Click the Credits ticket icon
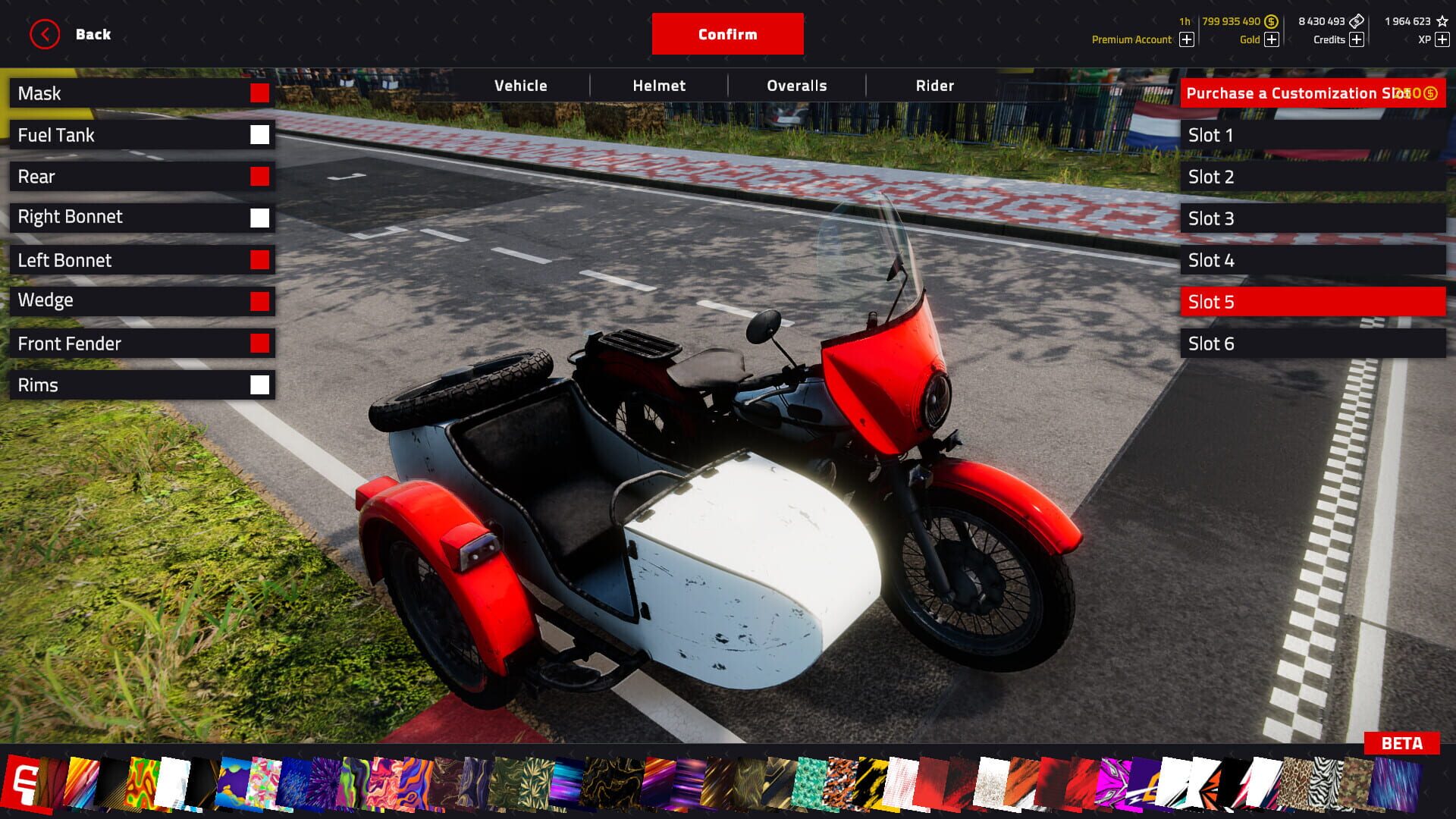This screenshot has width=1456, height=819. tap(1356, 21)
